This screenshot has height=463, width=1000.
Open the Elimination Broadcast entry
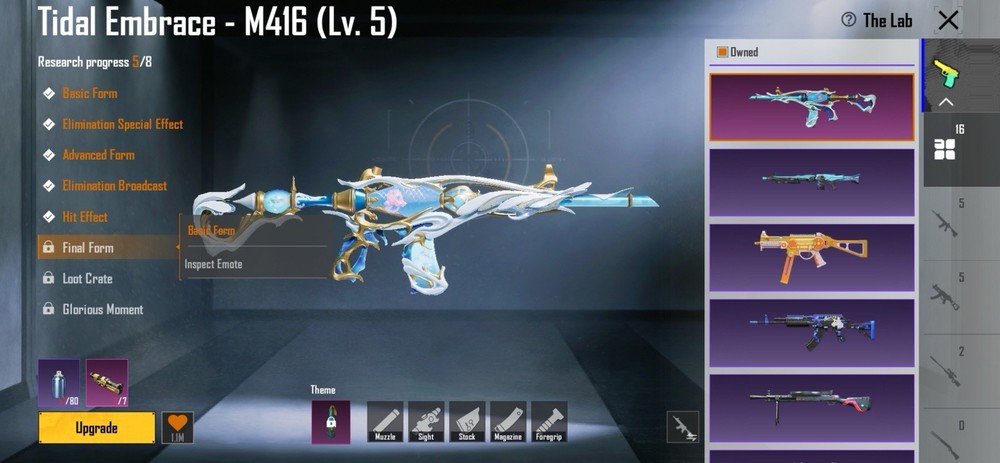click(x=114, y=186)
